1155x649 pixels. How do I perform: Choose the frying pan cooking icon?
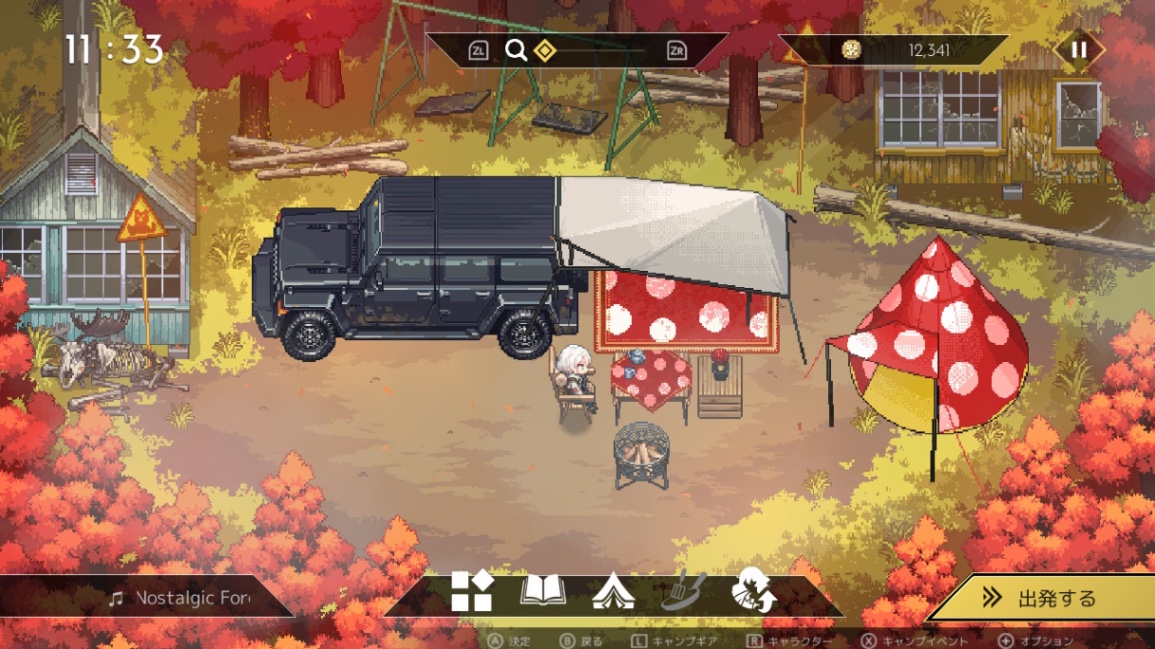[683, 592]
